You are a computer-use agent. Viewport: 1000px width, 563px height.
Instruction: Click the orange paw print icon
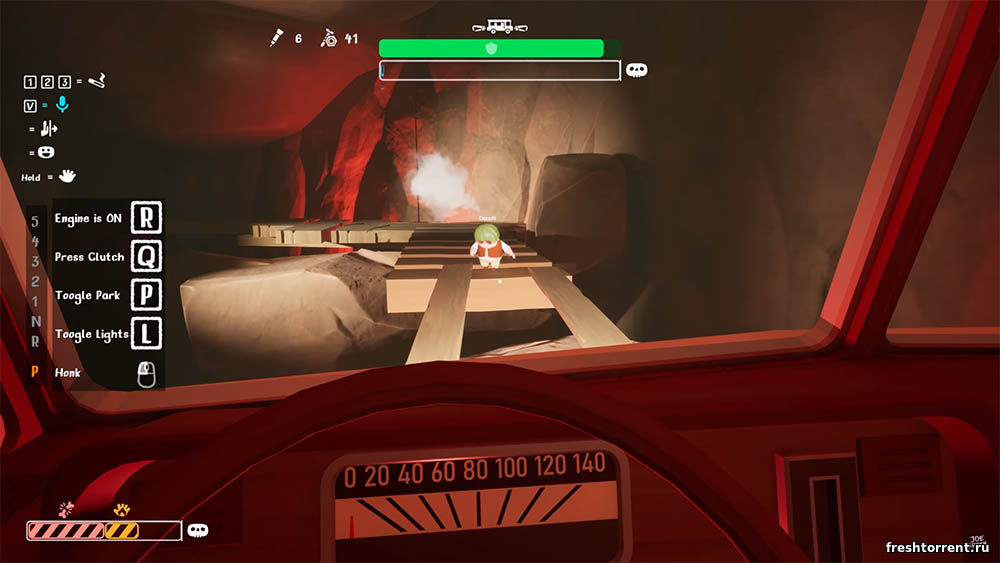[x=122, y=509]
